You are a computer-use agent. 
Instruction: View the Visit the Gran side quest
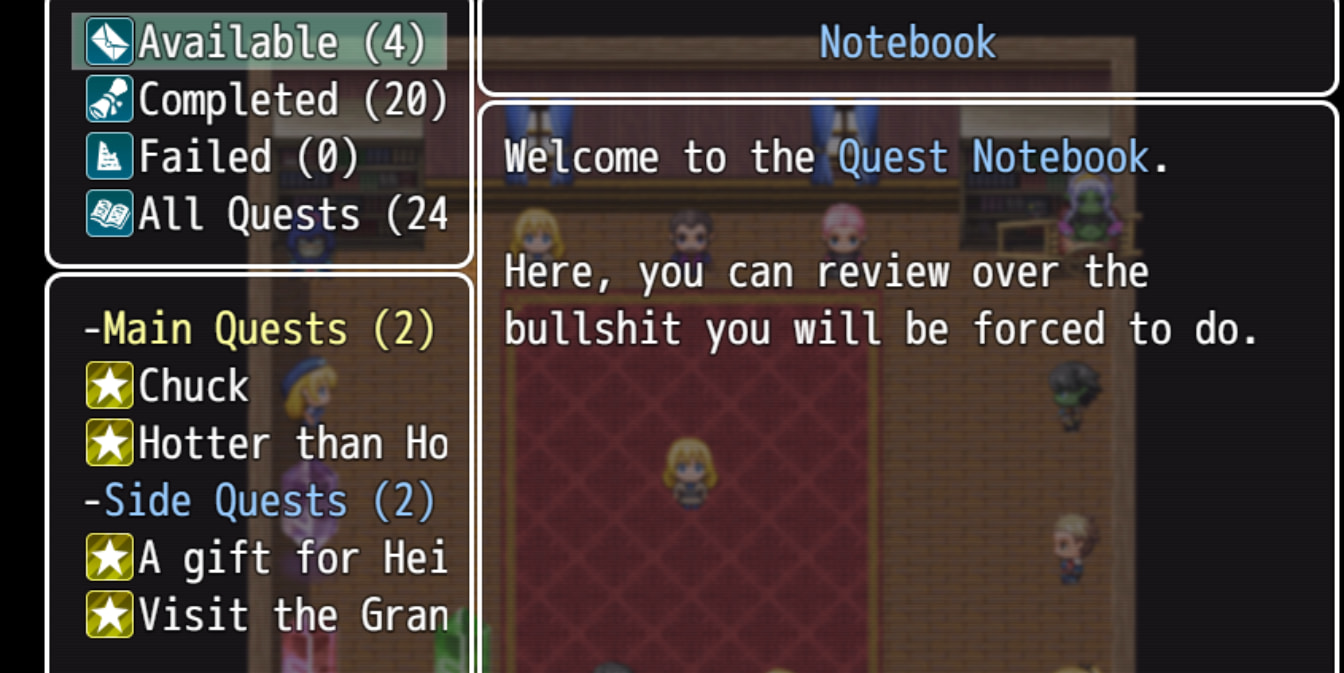coord(265,615)
